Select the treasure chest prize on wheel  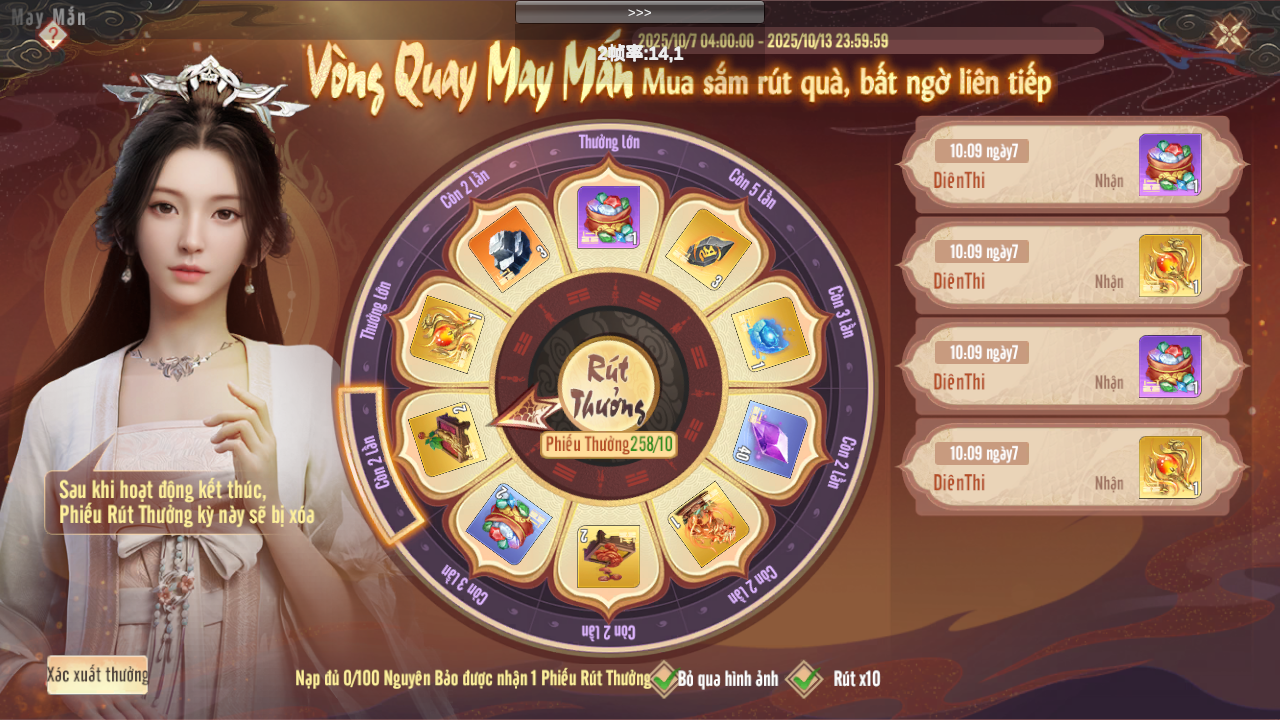(x=447, y=440)
